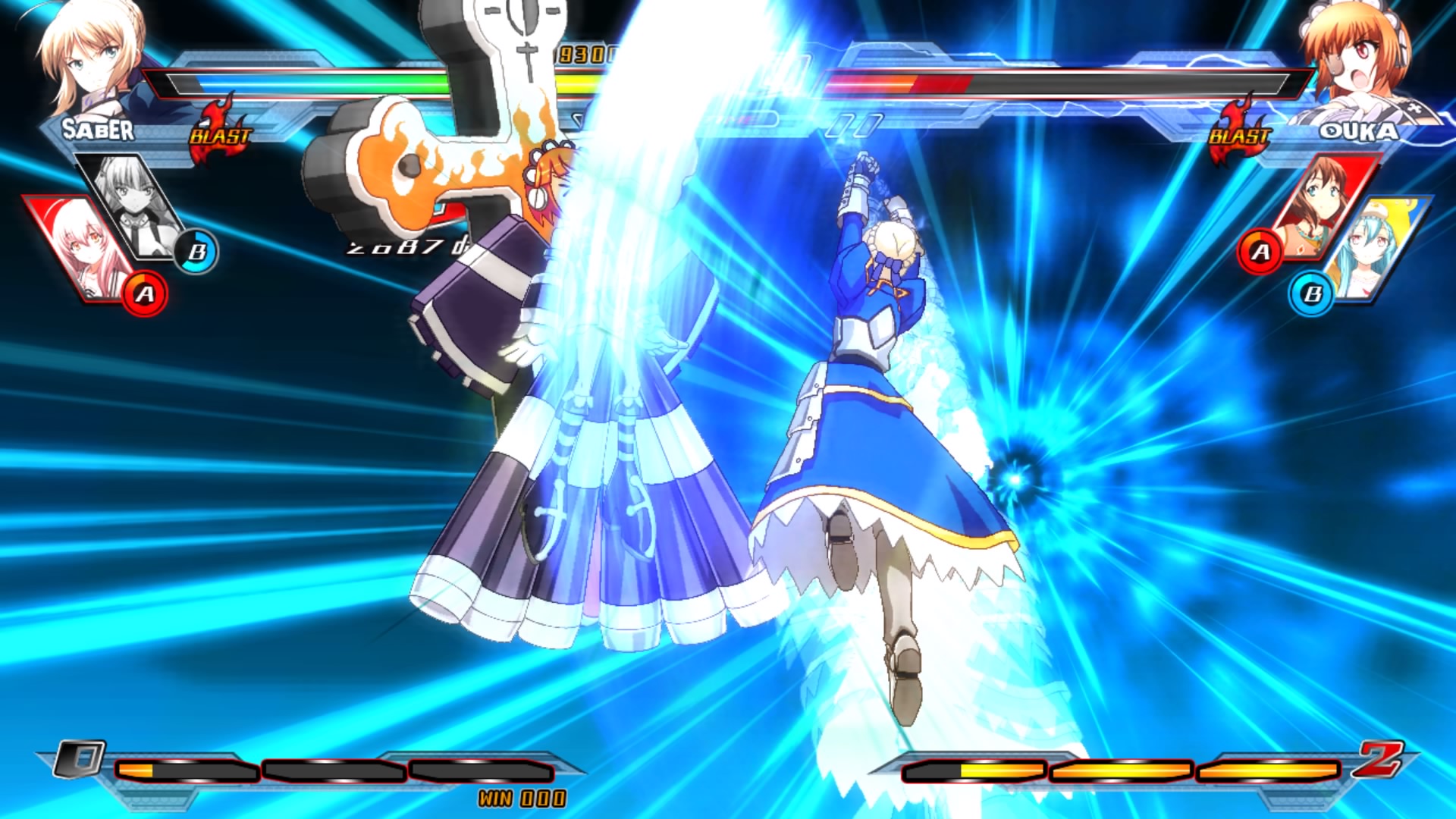
Task: Activate the Blast icon beside Saber's name
Action: point(220,130)
